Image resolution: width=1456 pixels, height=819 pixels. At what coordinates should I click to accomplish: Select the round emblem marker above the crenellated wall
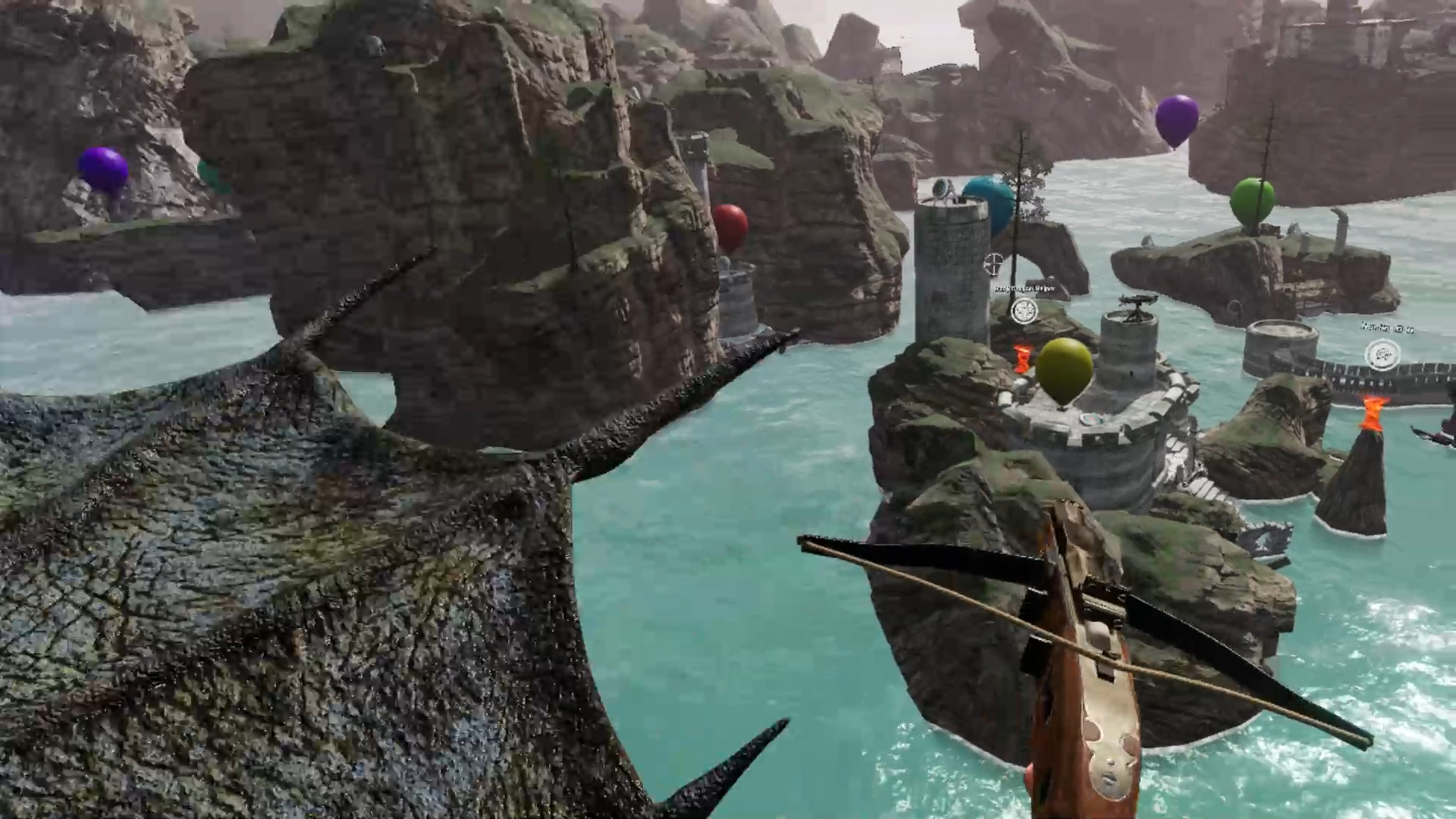click(1382, 354)
